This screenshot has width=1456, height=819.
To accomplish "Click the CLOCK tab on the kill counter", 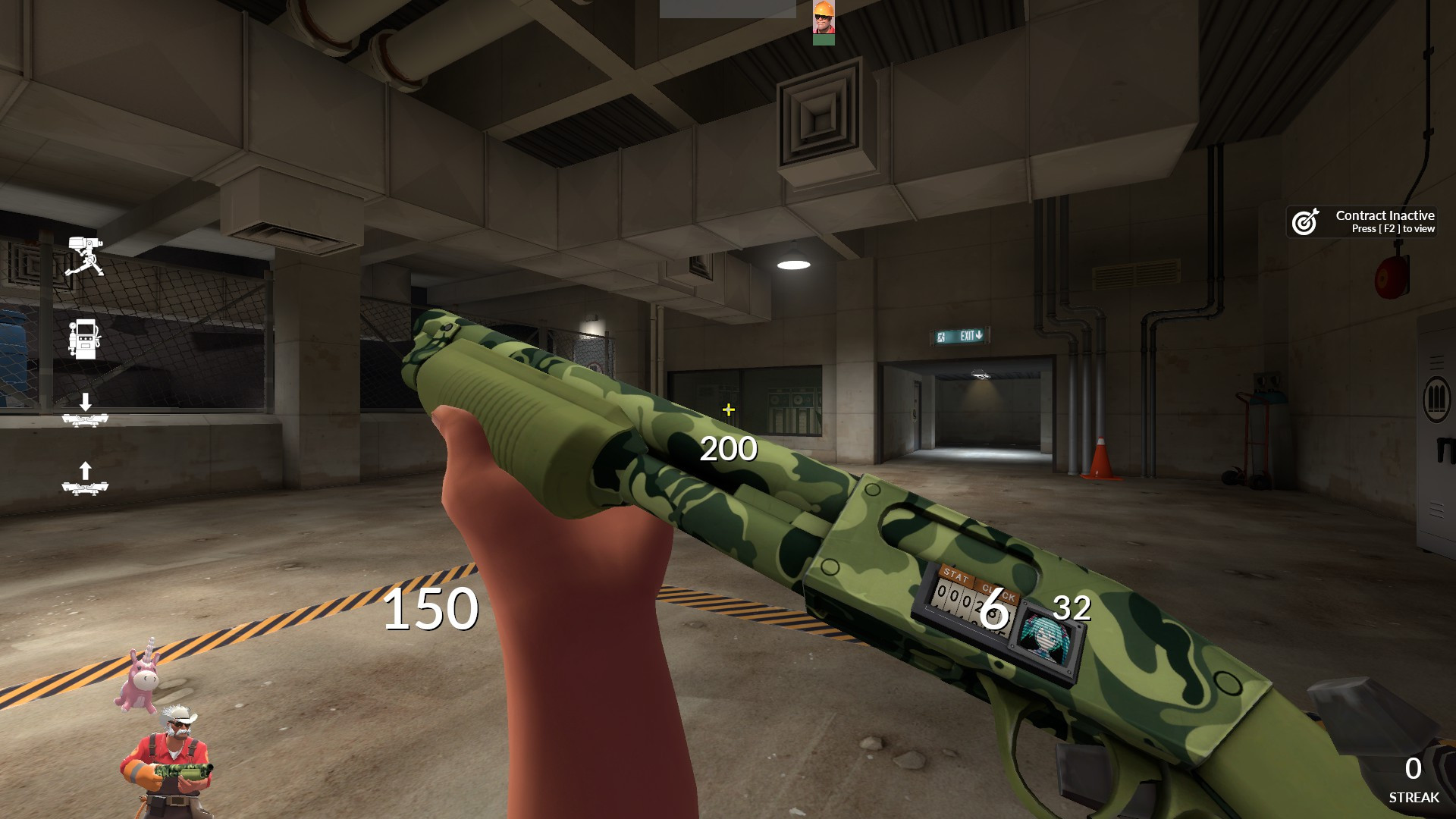I will pyautogui.click(x=999, y=594).
